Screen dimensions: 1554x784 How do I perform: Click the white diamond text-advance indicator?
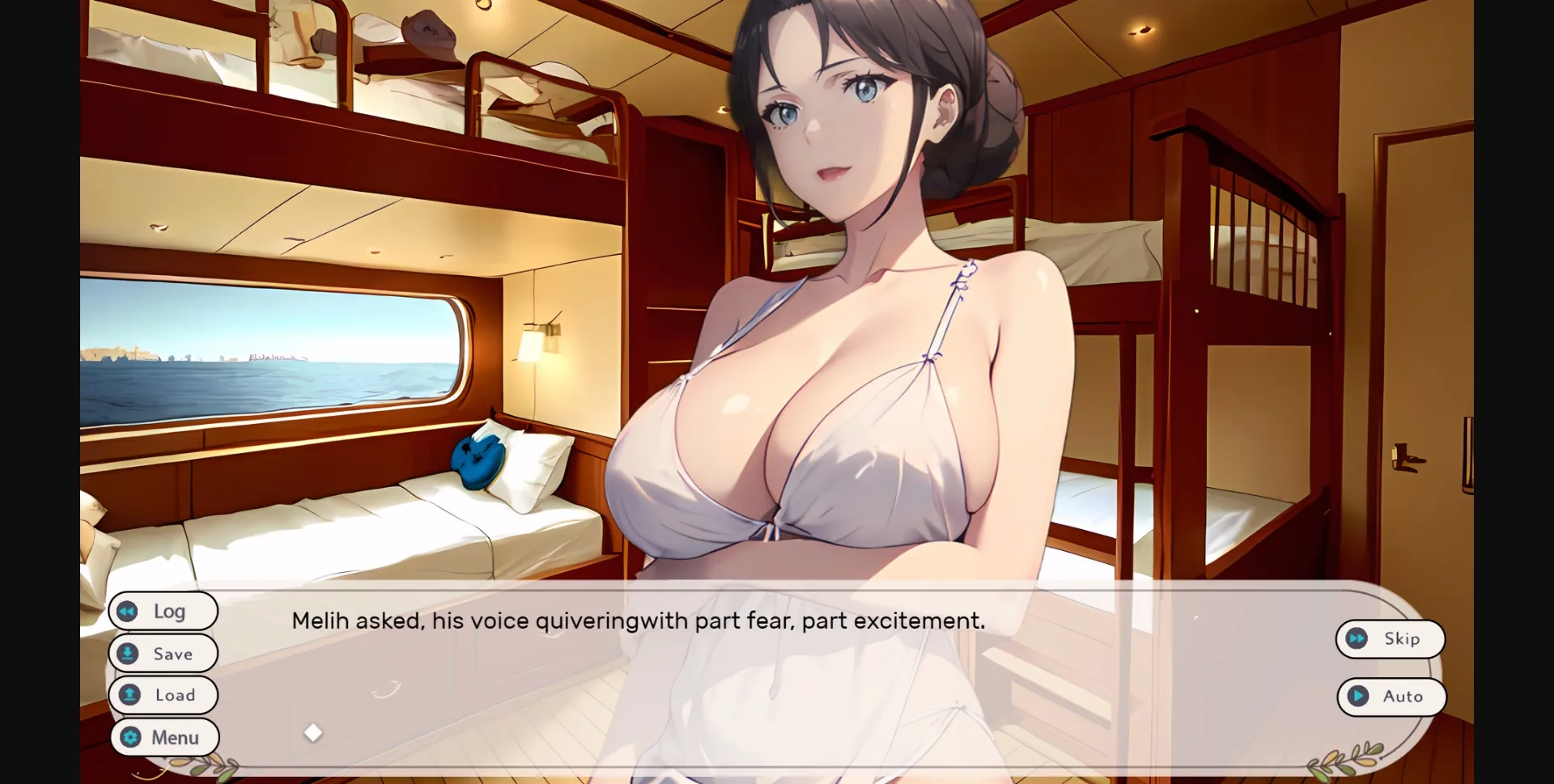[314, 733]
